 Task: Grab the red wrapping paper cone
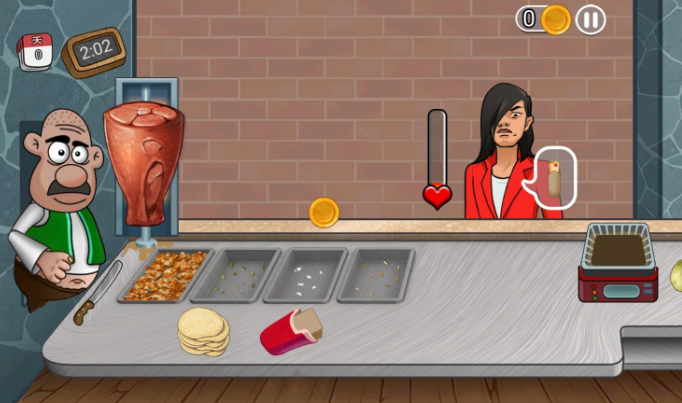pos(290,331)
